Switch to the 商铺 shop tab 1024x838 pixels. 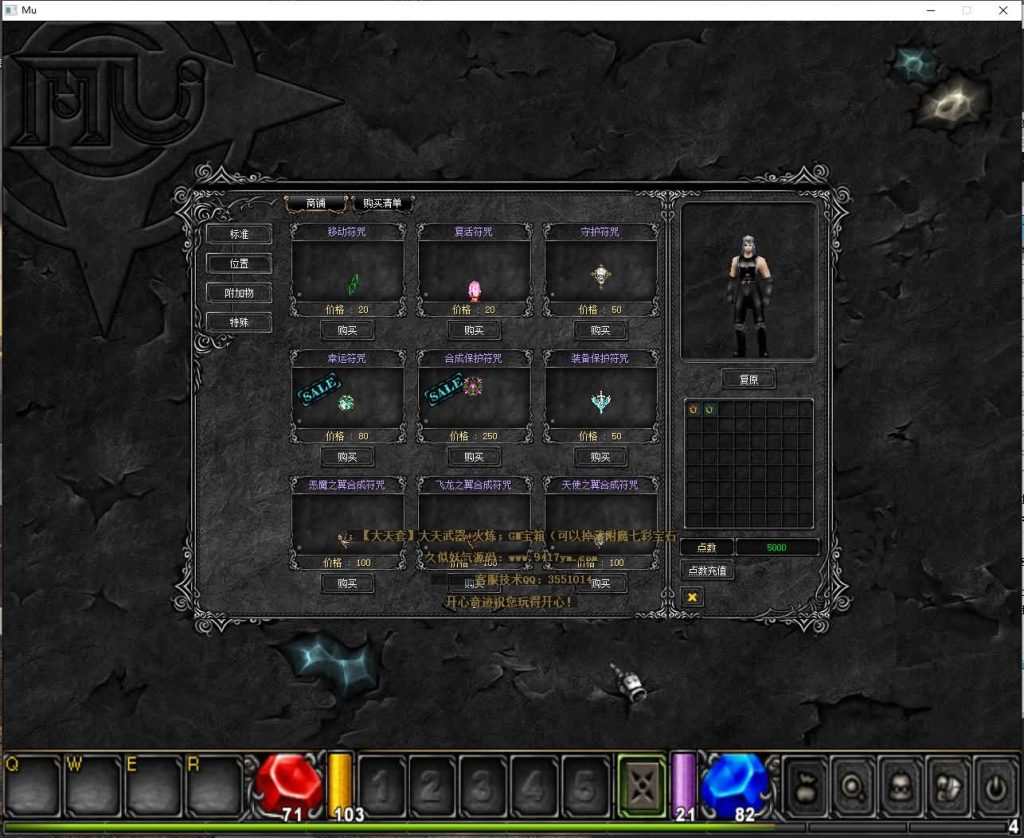pos(316,203)
